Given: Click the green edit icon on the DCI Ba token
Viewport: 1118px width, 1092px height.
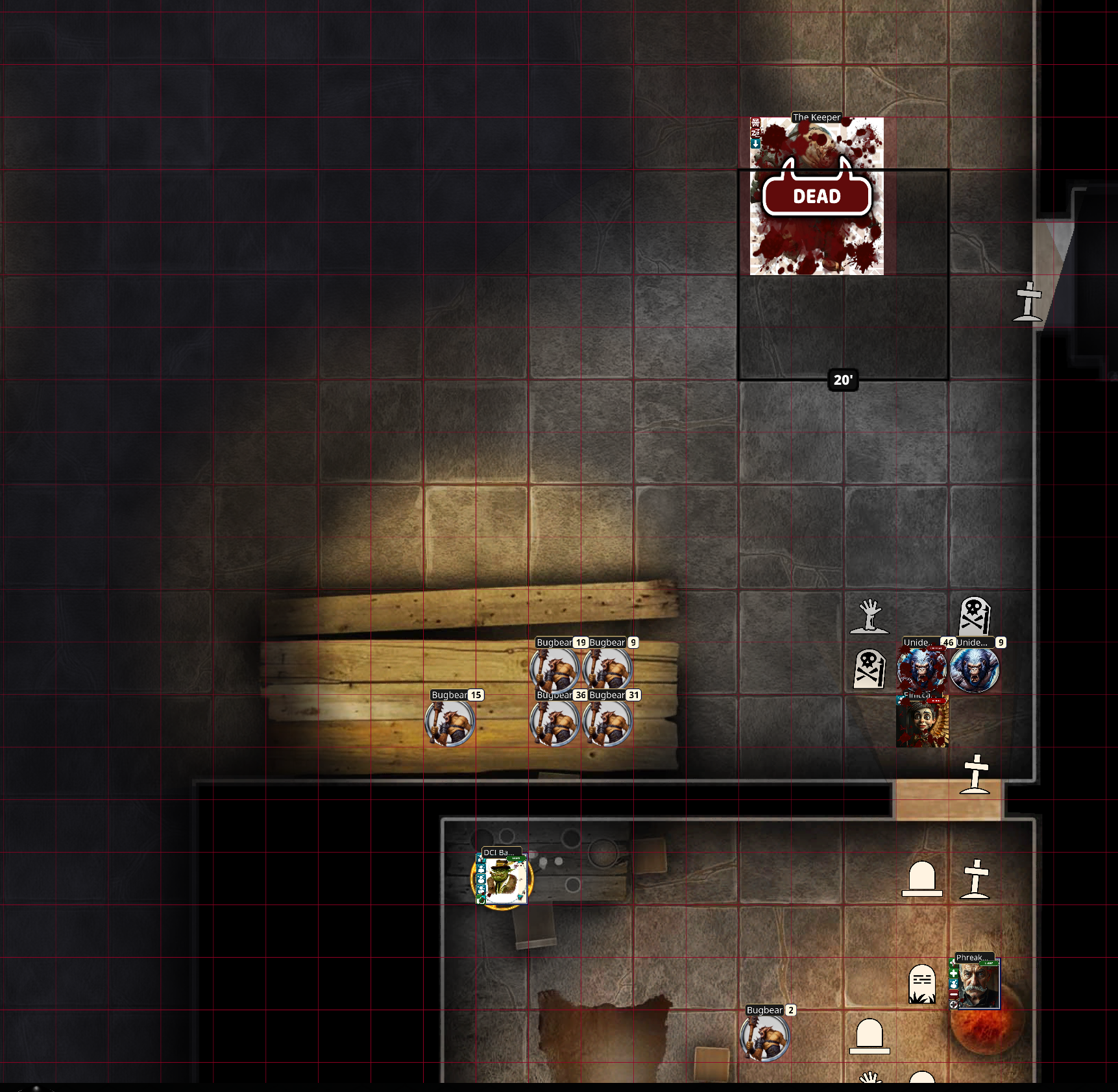Looking at the screenshot, I should pos(481,899).
